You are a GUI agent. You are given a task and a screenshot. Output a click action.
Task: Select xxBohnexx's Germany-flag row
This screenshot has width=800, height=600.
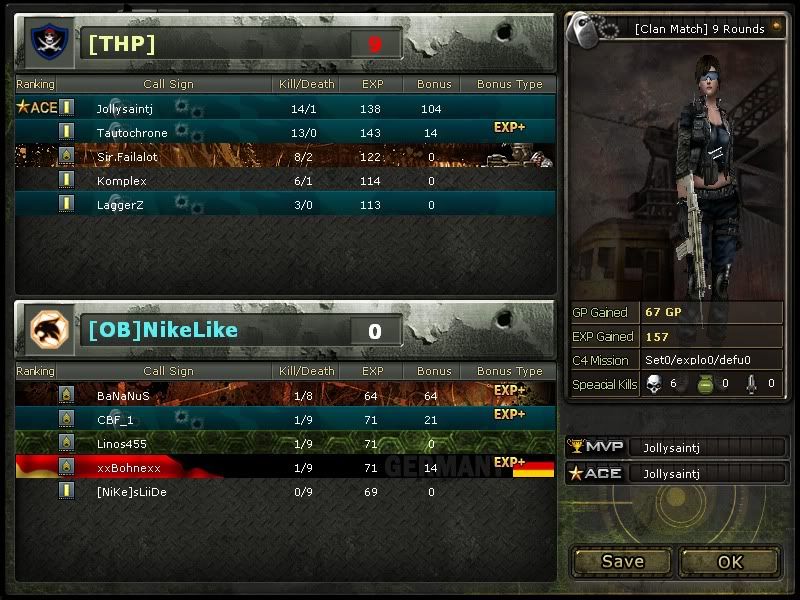click(285, 467)
